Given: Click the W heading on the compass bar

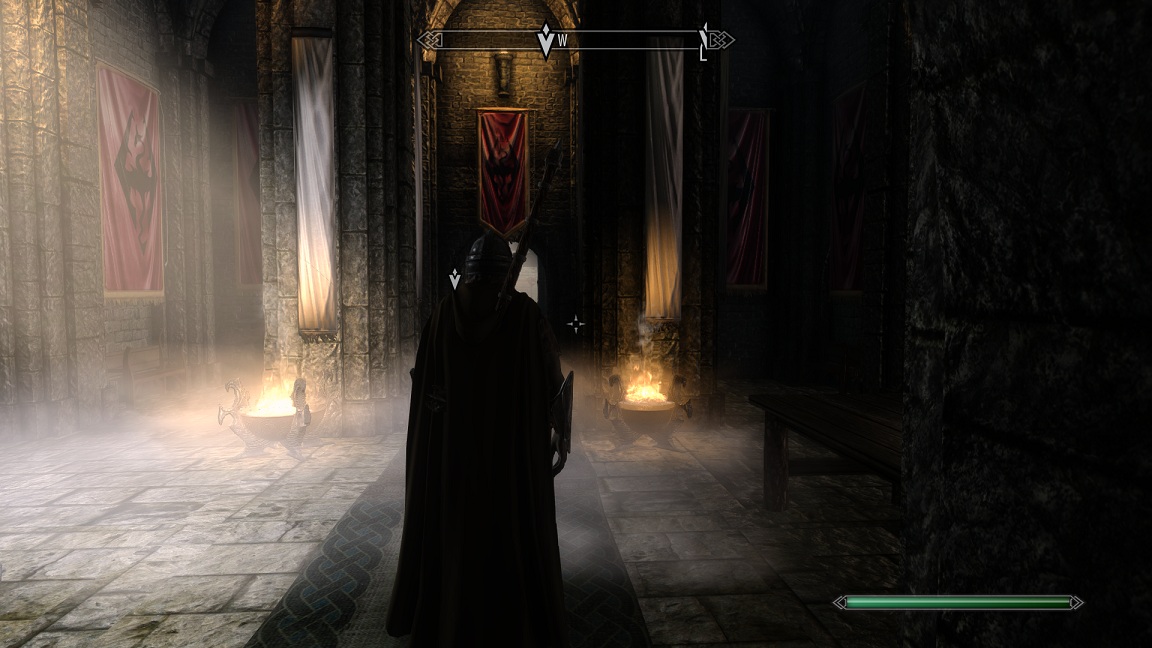Looking at the screenshot, I should point(563,41).
